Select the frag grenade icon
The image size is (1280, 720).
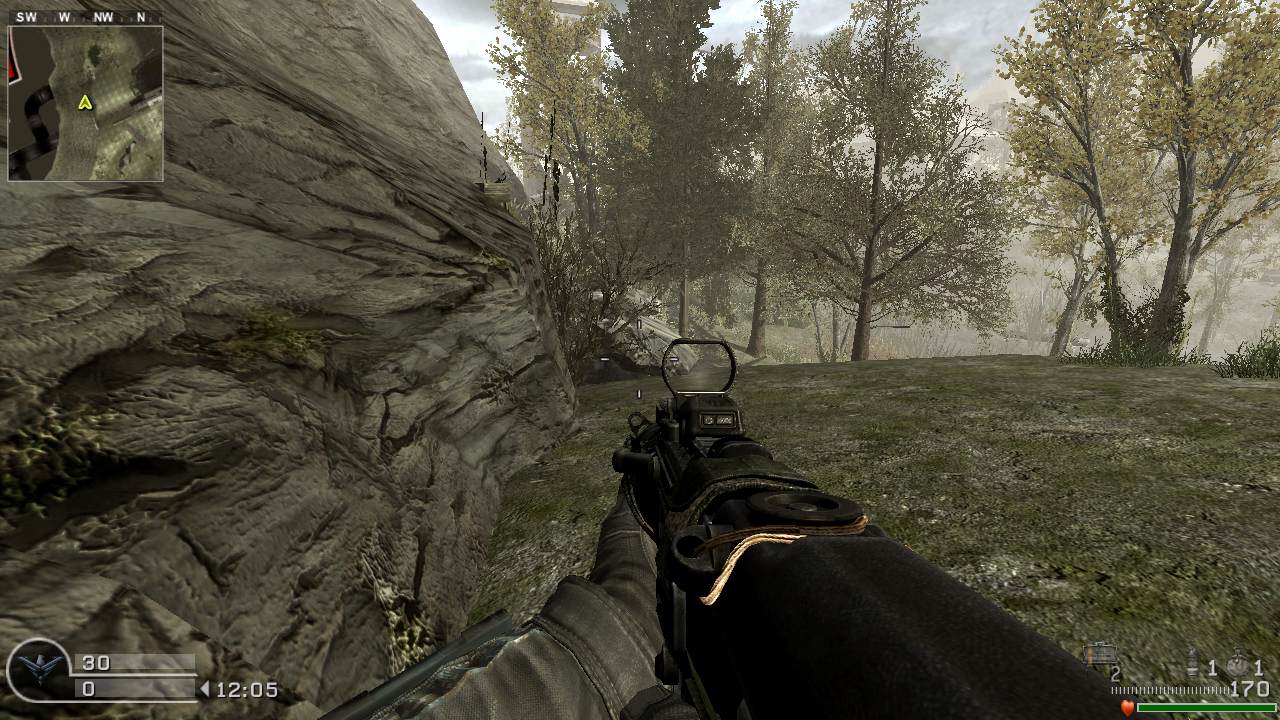coord(1192,663)
